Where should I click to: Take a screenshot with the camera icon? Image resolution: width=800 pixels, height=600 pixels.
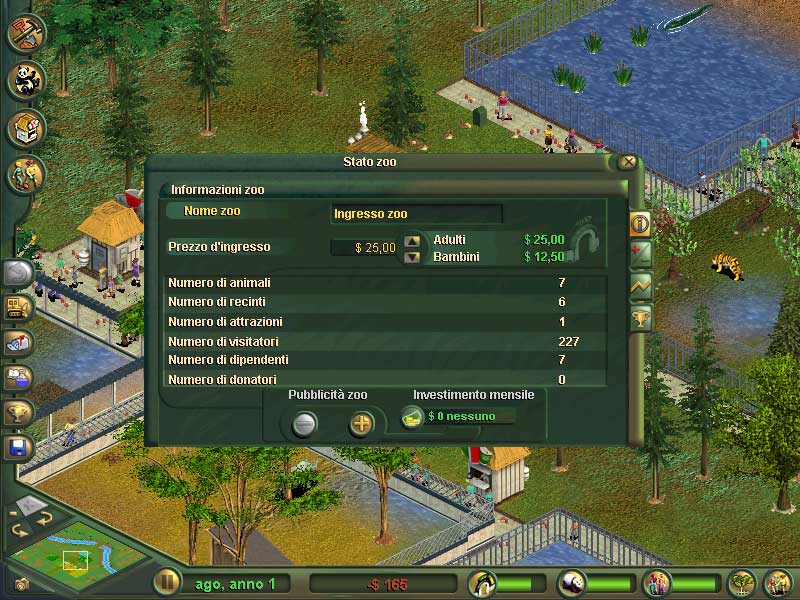click(22, 583)
